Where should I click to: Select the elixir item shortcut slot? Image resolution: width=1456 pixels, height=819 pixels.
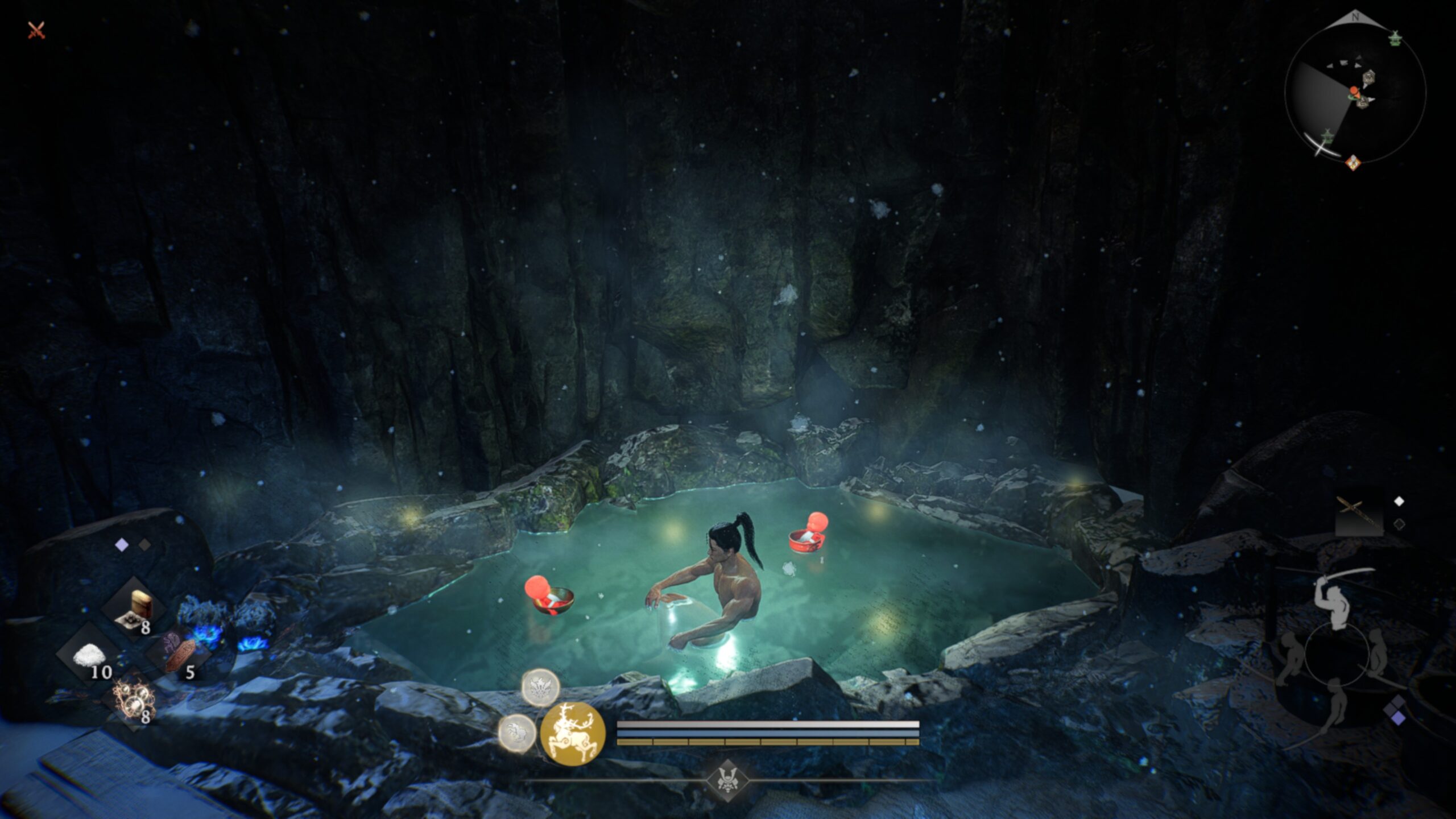(x=134, y=610)
